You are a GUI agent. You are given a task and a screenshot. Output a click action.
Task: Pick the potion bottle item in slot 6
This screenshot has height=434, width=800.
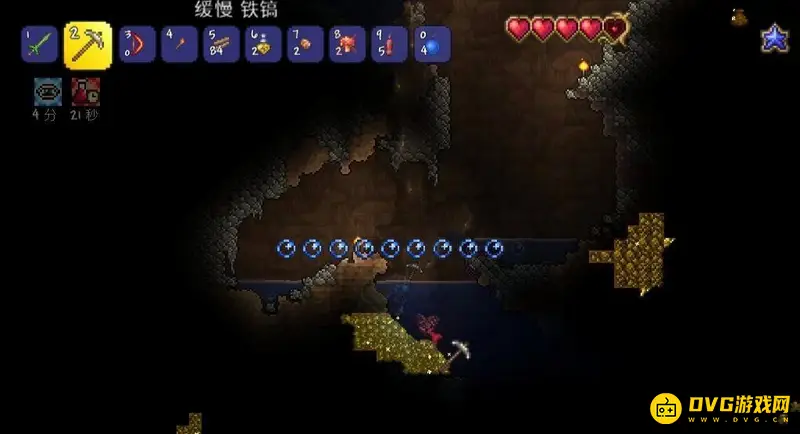261,44
